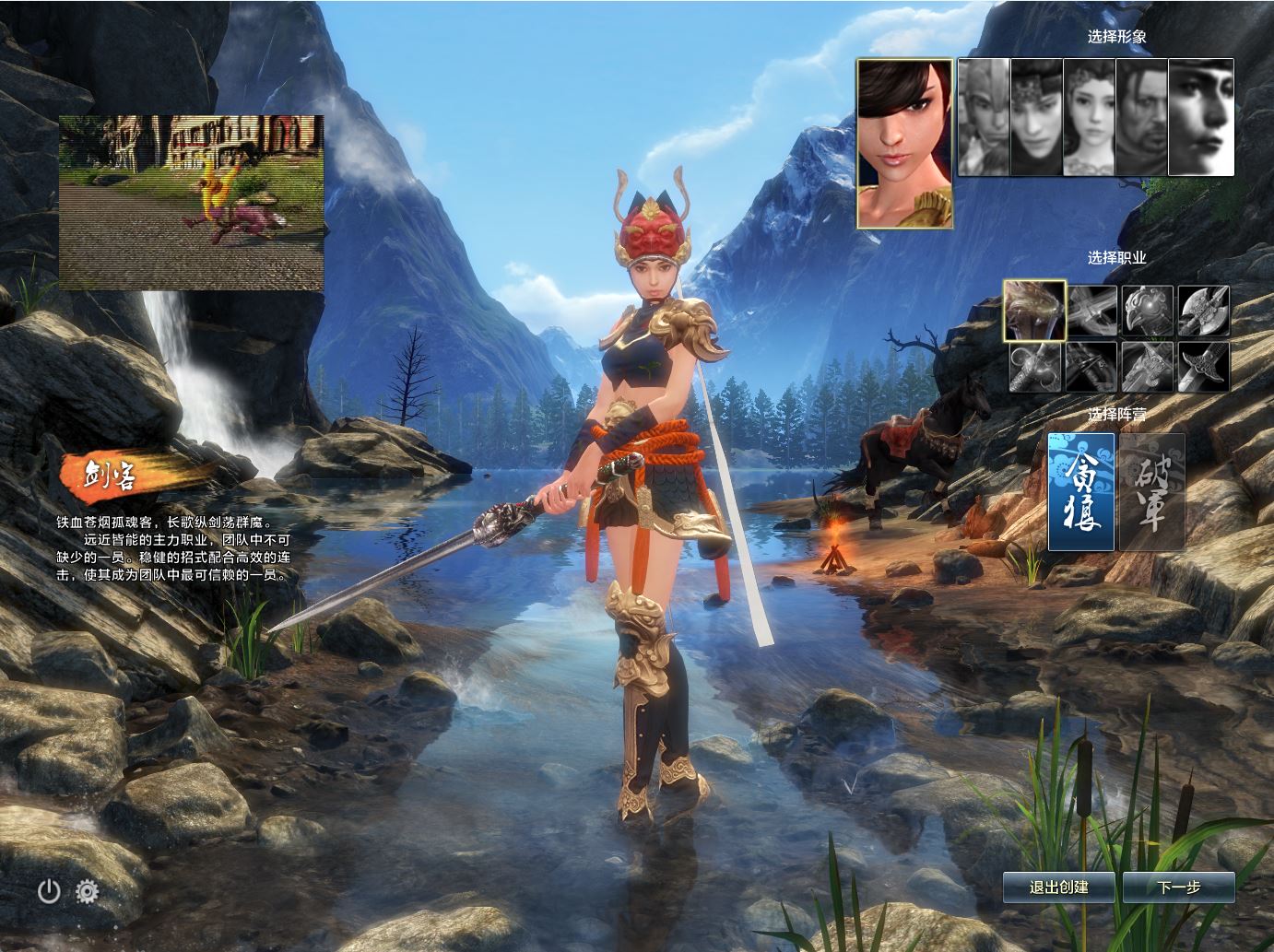Select the crossed blades class icon

[x=1091, y=311]
